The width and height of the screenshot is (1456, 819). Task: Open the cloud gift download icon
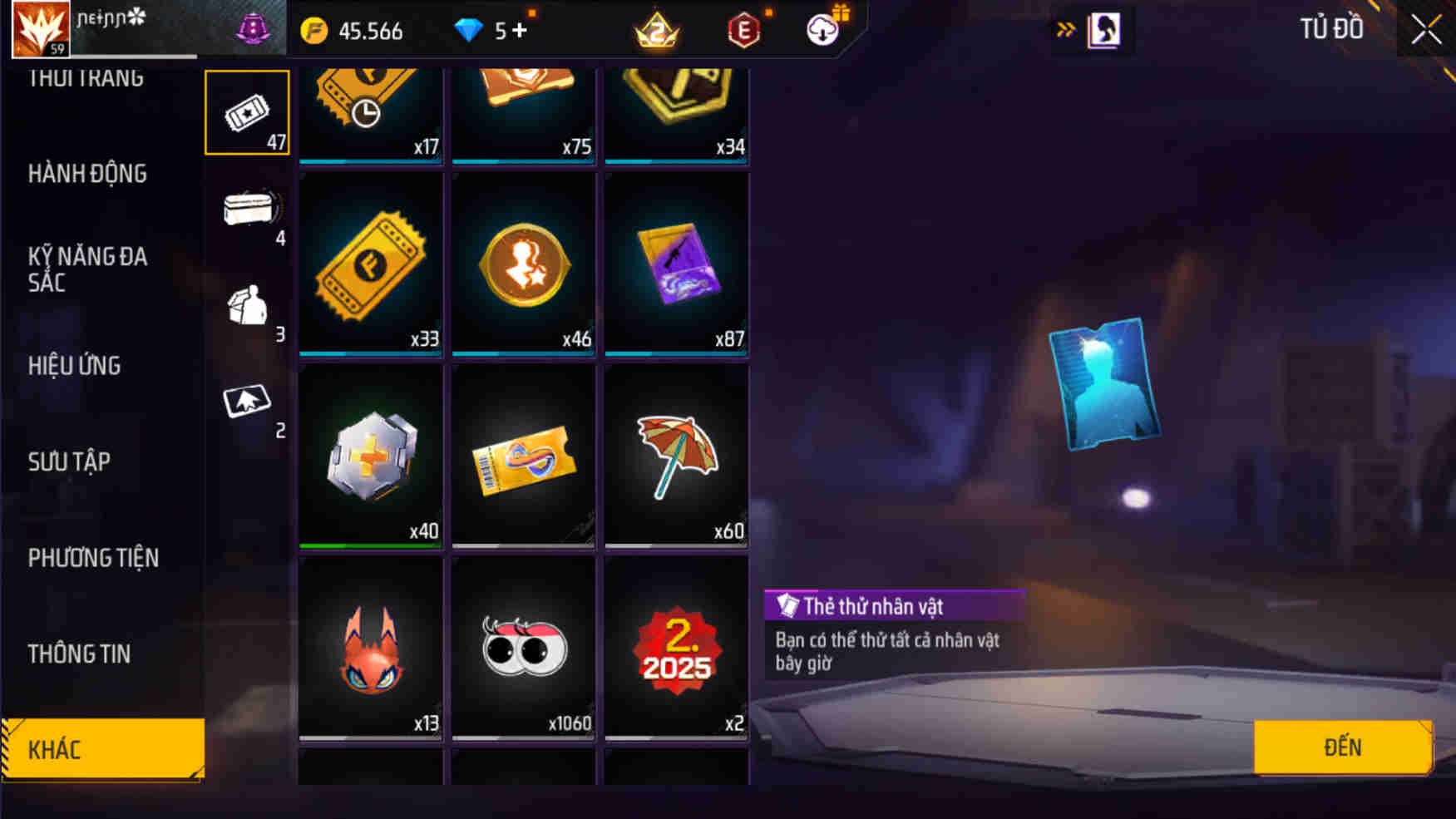tap(822, 29)
